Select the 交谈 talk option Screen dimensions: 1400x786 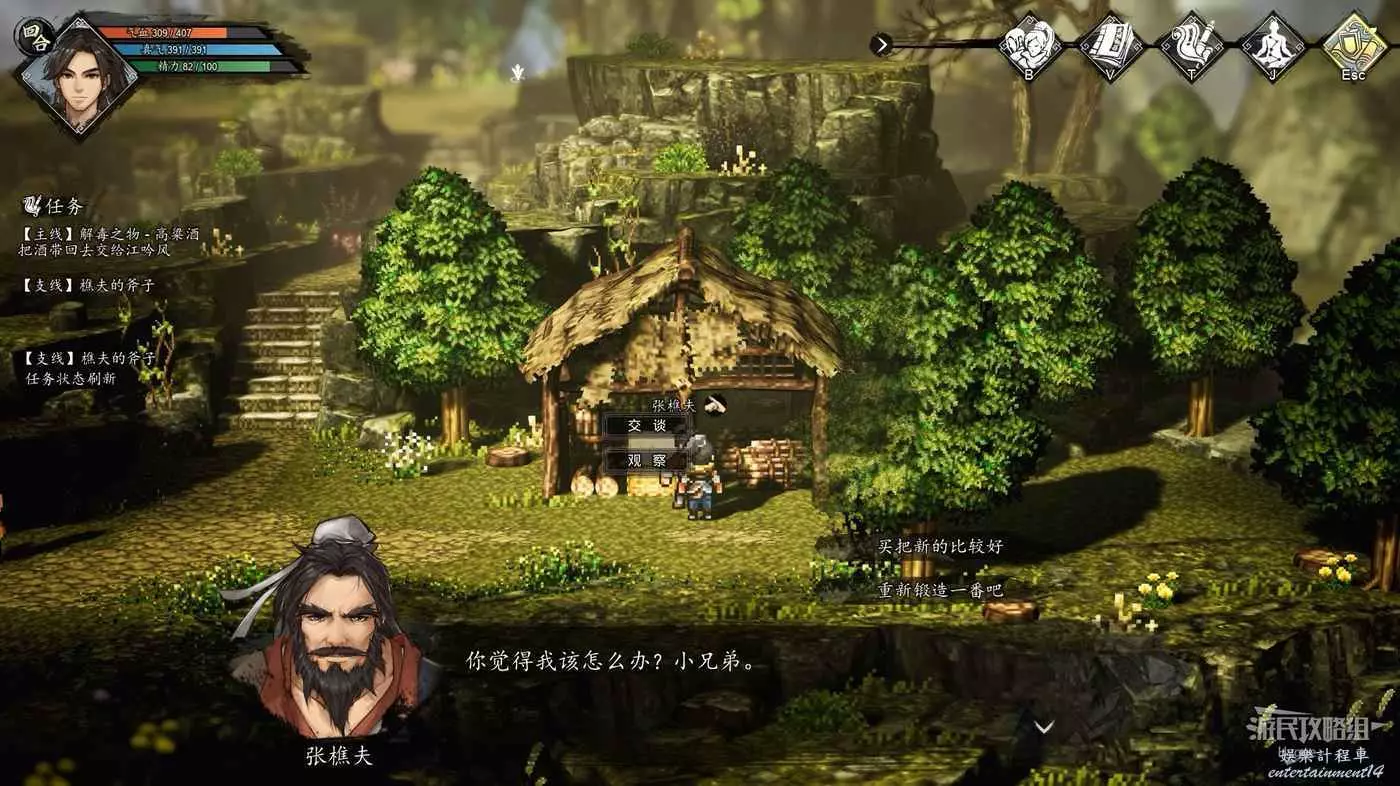(x=646, y=425)
